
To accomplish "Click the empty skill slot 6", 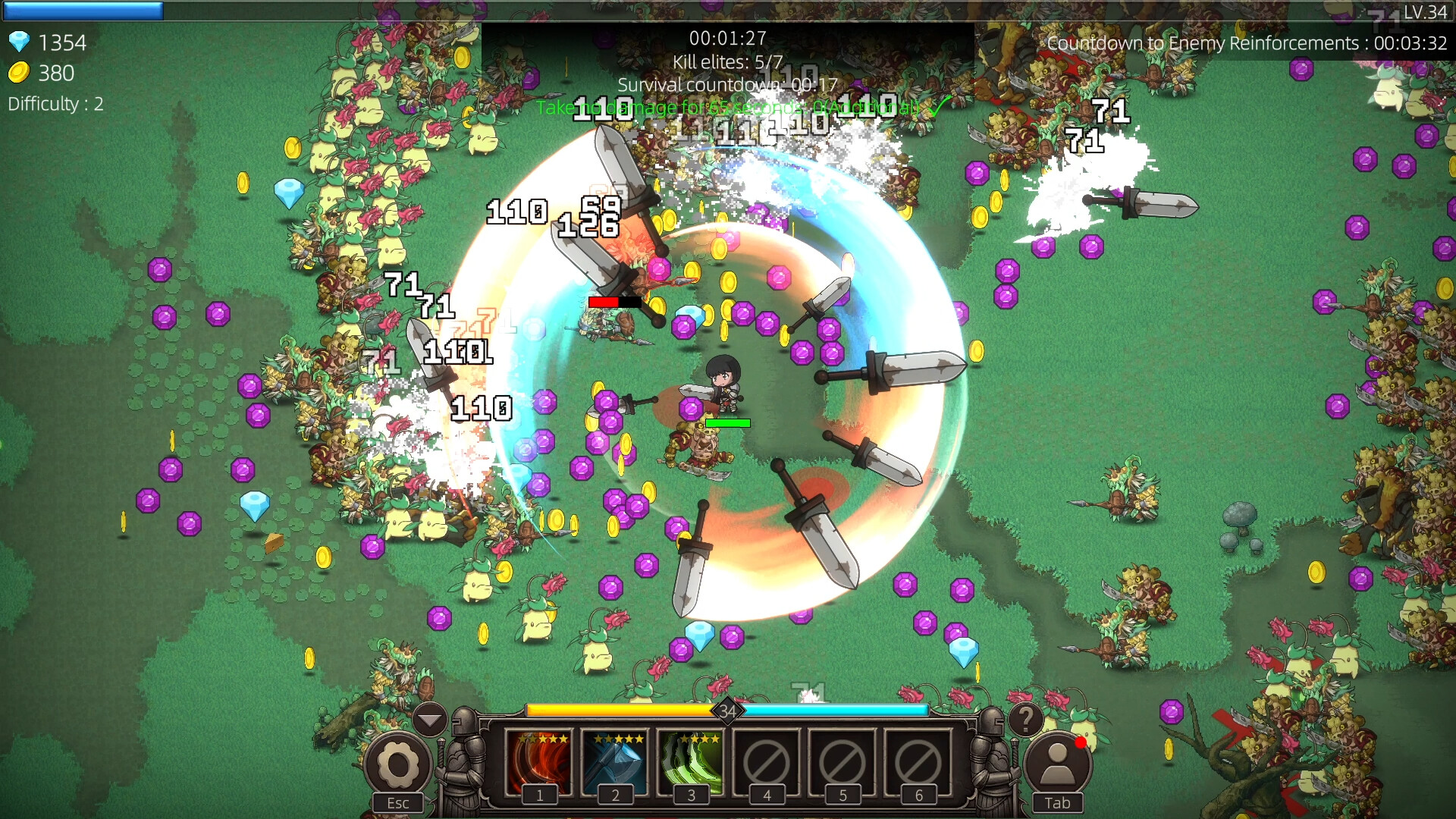I will (918, 762).
